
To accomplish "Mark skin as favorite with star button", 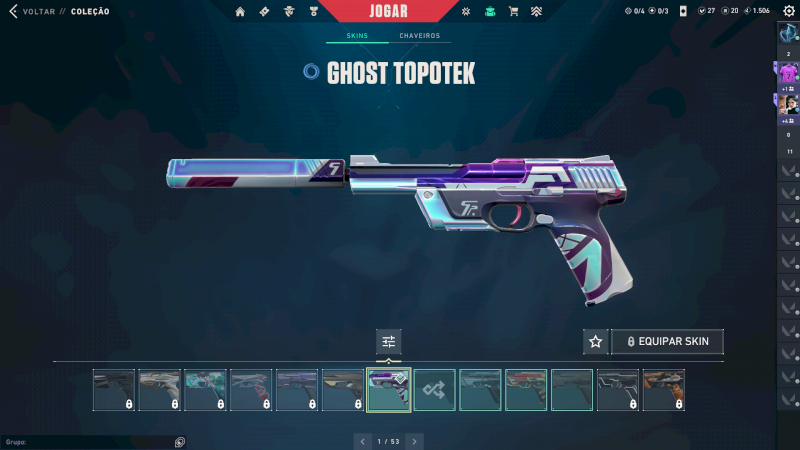I will 596,341.
